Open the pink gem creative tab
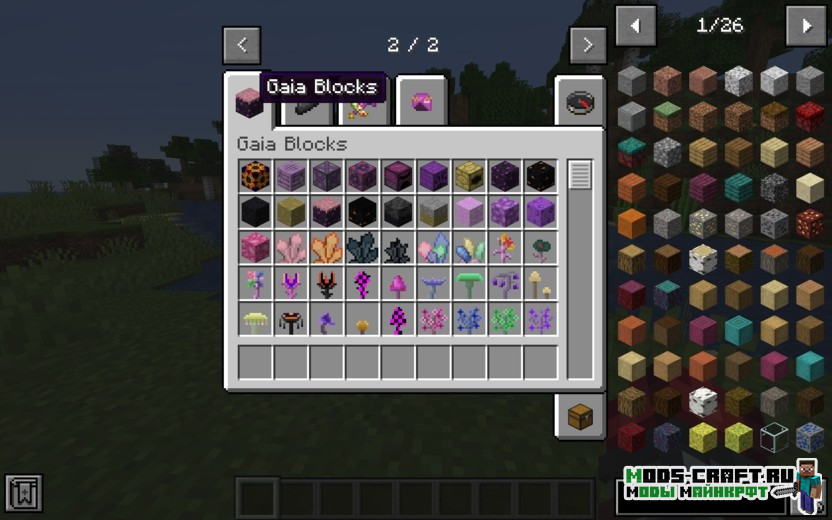The height and width of the screenshot is (520, 832). pos(422,102)
